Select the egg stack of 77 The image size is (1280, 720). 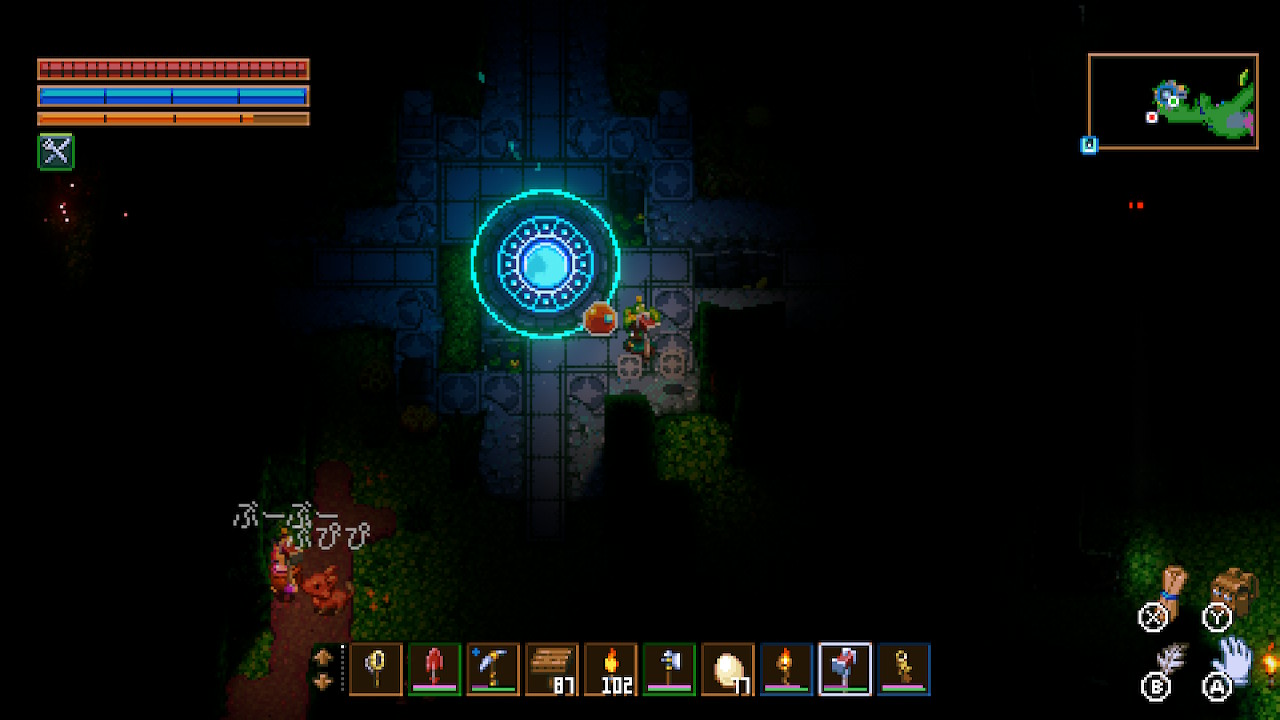(728, 668)
